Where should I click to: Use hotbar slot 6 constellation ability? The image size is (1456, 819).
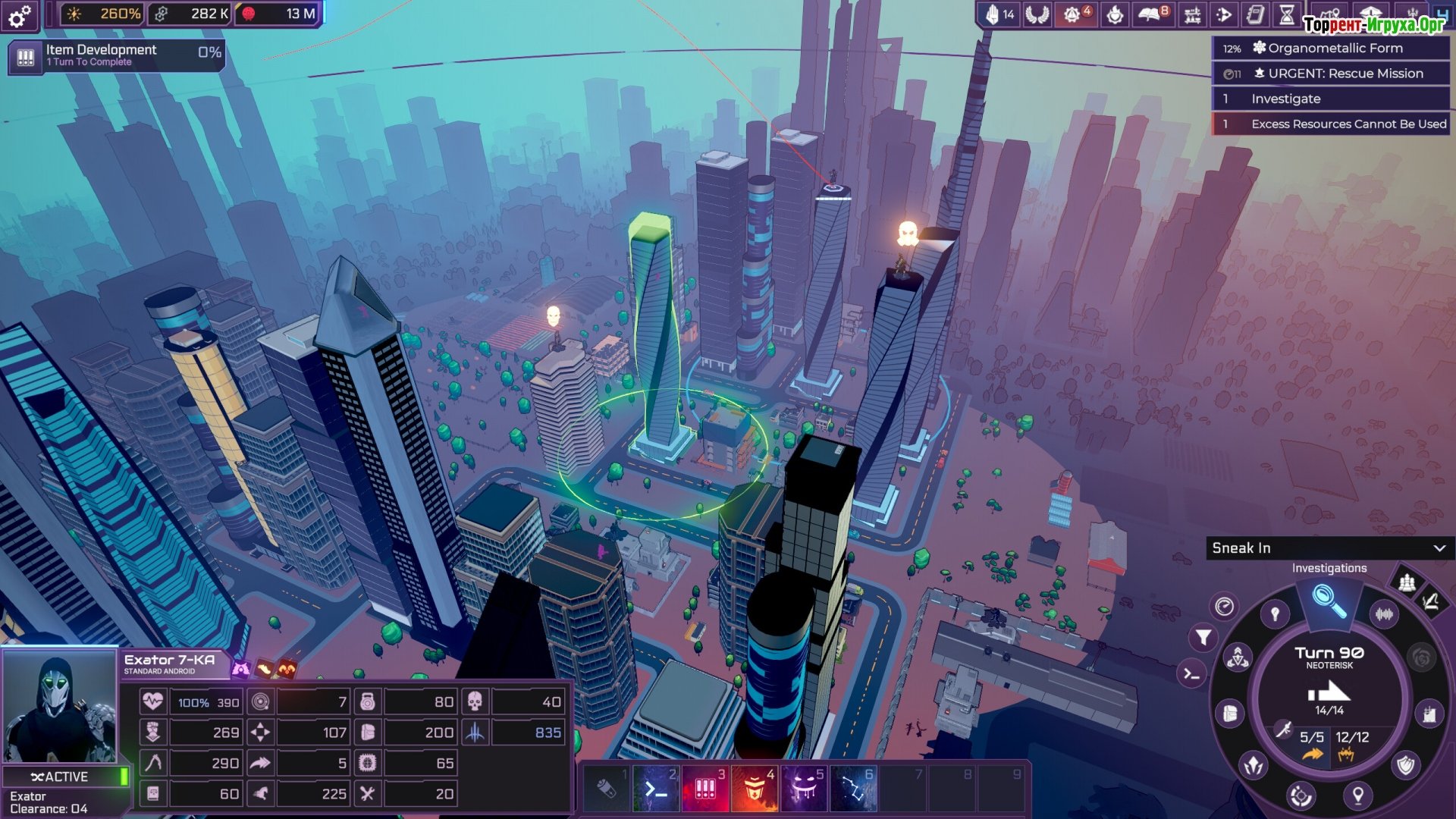[853, 789]
